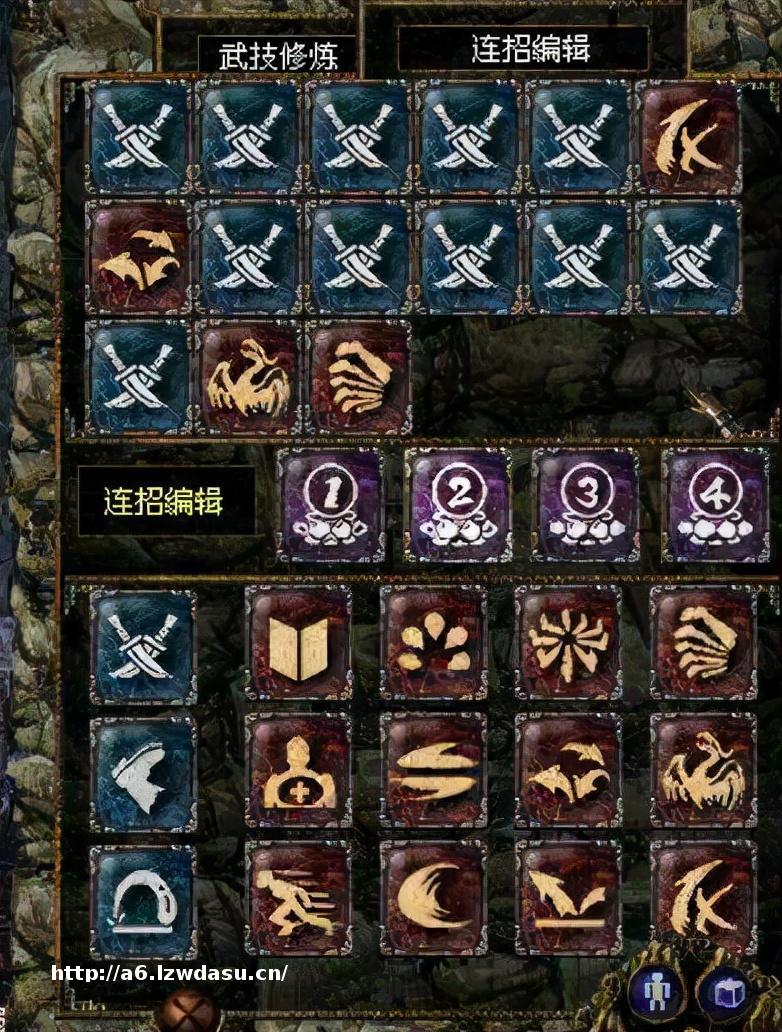
Task: Choose the double blade slash skill
Action: [433, 770]
